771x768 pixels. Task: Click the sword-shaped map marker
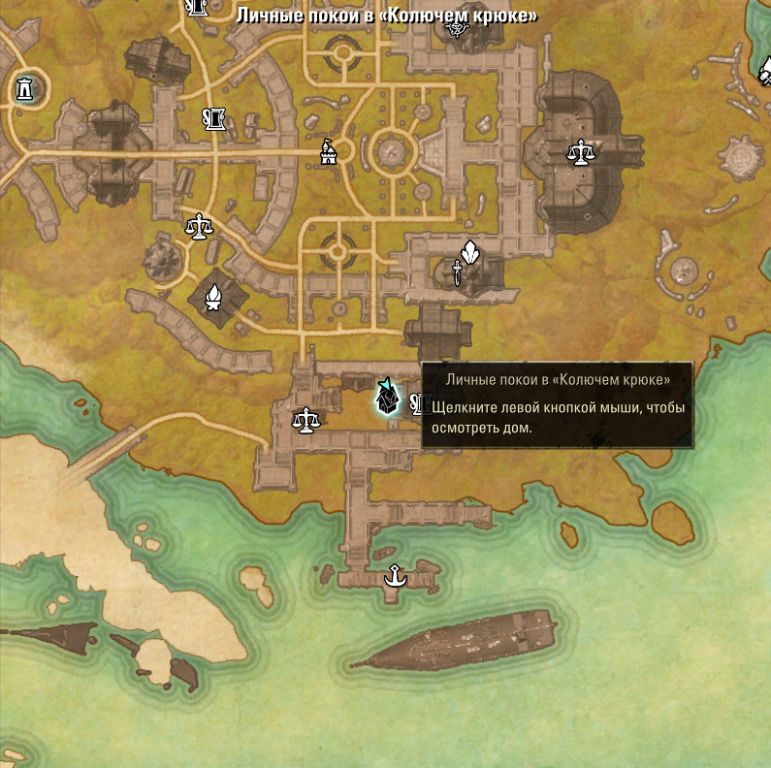(457, 272)
